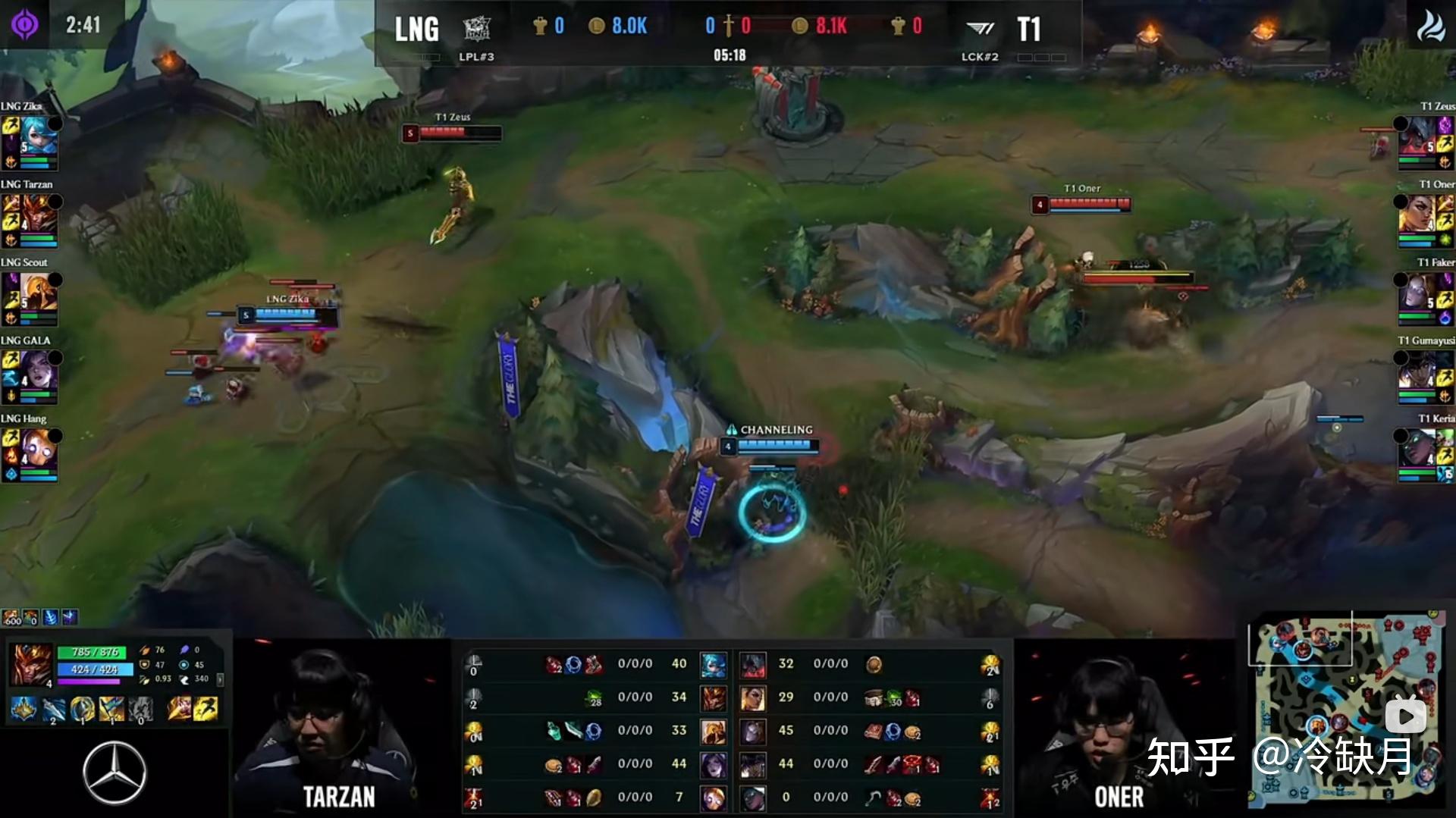Select T1 Zeus's portrait in the sidebar
Image resolution: width=1456 pixels, height=818 pixels.
[1417, 135]
